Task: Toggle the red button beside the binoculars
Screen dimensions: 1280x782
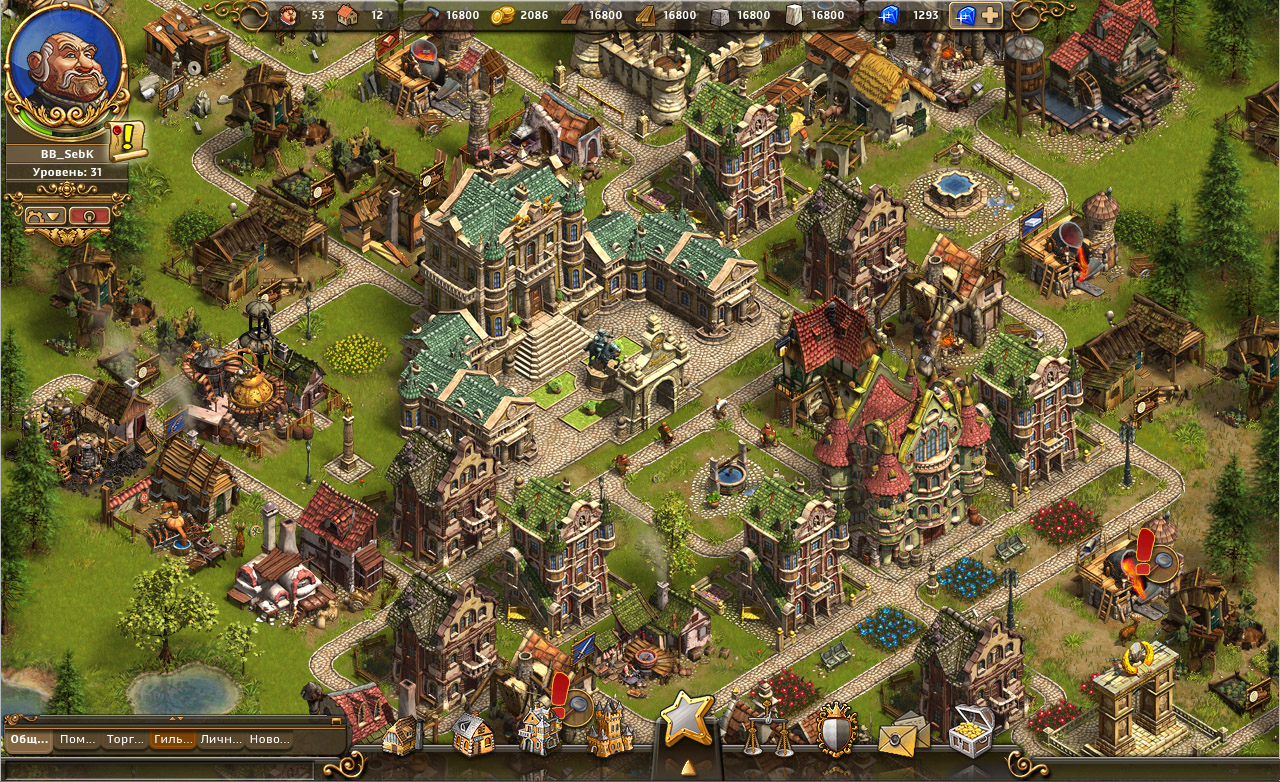Action: tap(90, 216)
